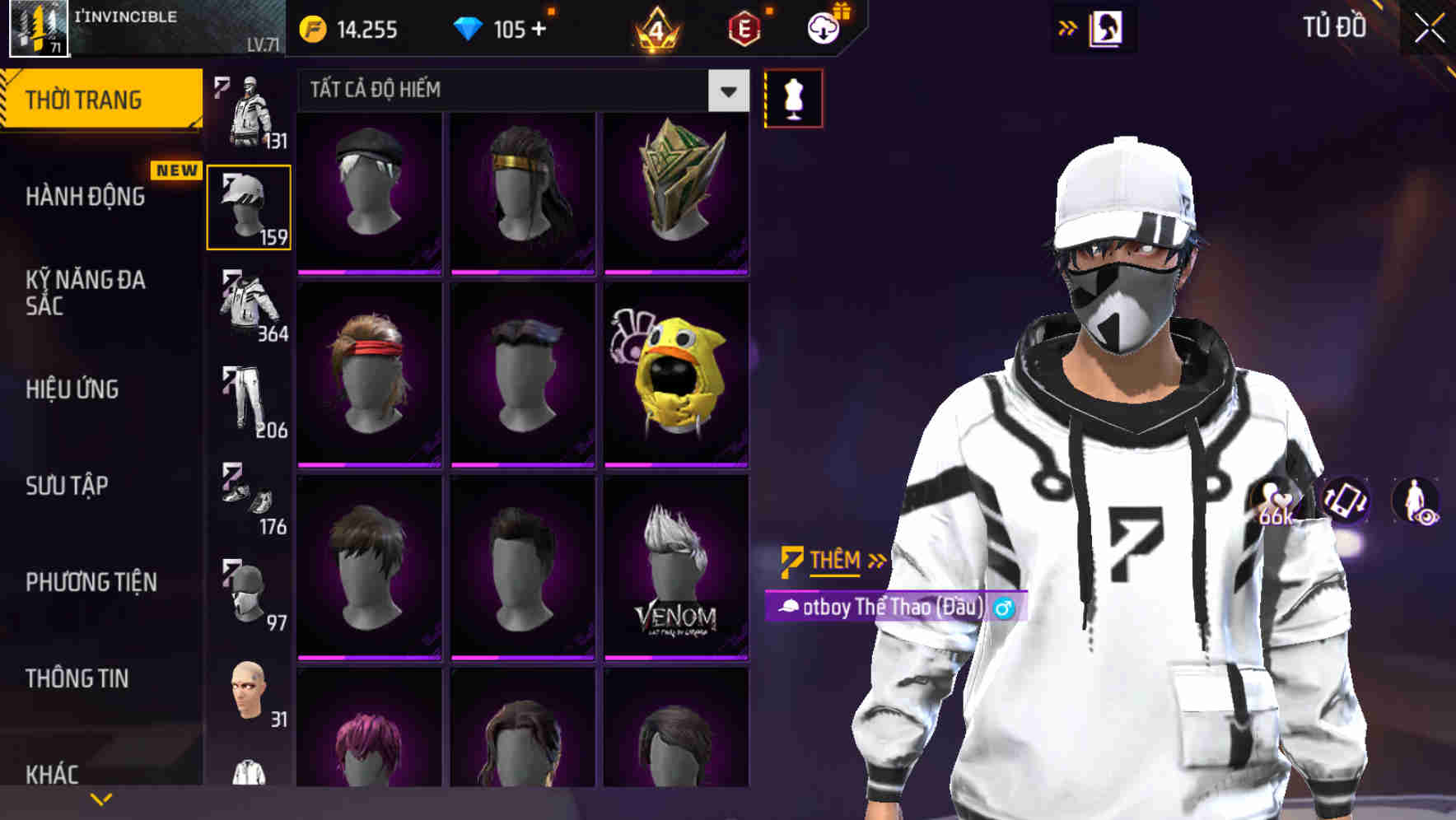Select the mannequin outfit preset icon
Image resolution: width=1456 pixels, height=820 pixels.
(792, 97)
